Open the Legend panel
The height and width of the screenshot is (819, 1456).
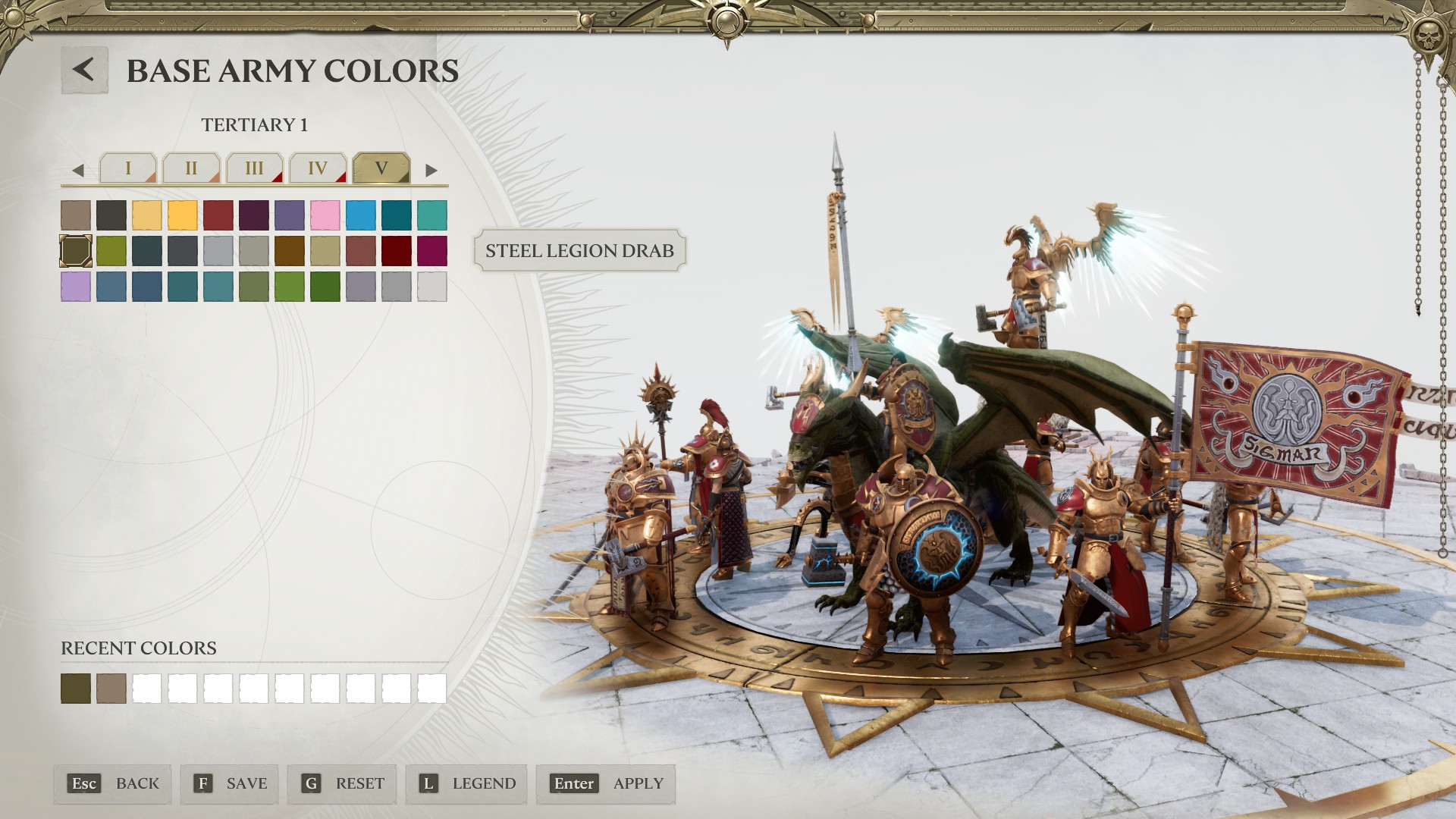tap(466, 783)
